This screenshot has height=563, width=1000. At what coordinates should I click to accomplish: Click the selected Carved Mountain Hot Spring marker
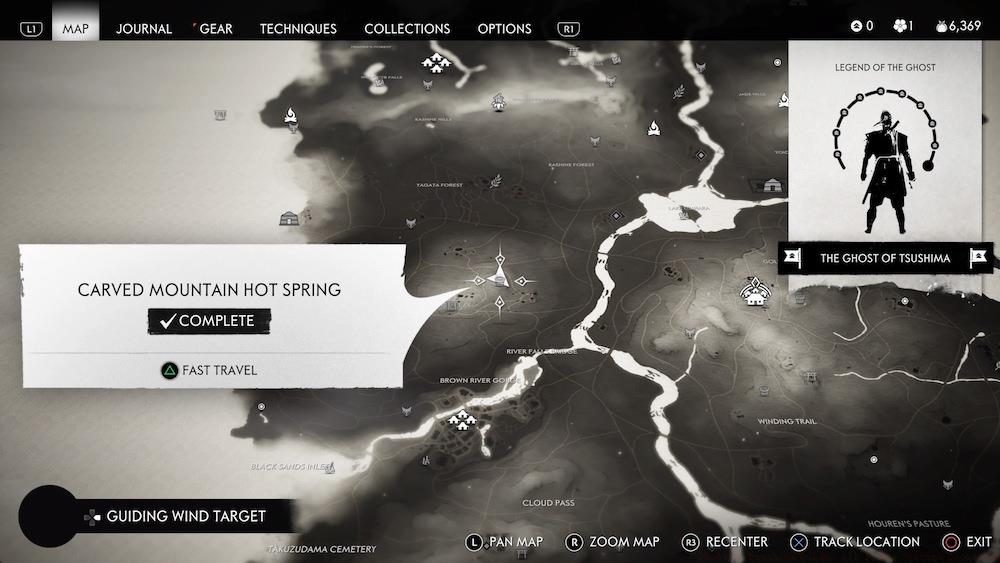501,280
